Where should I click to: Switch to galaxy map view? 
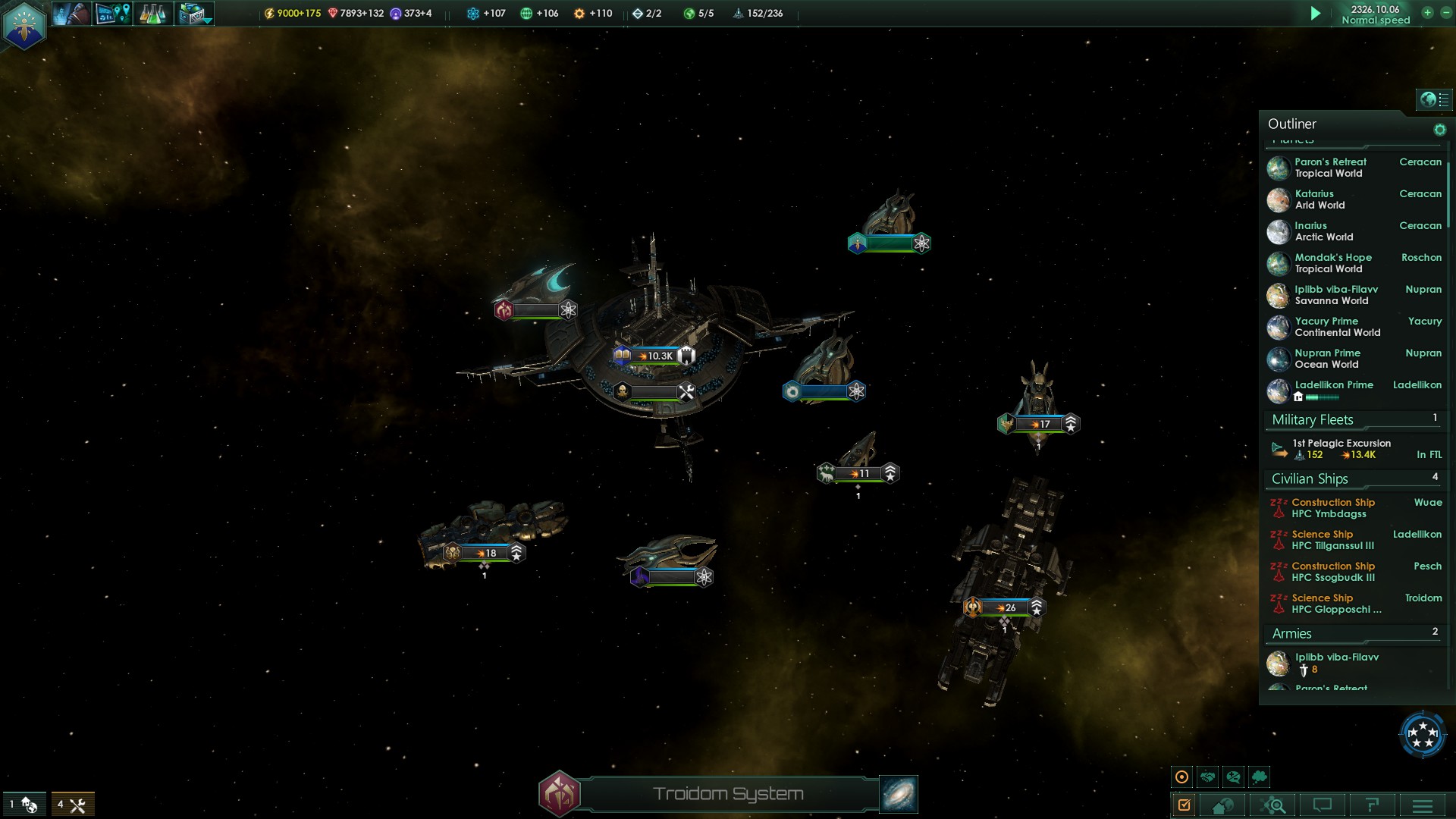pos(899,794)
